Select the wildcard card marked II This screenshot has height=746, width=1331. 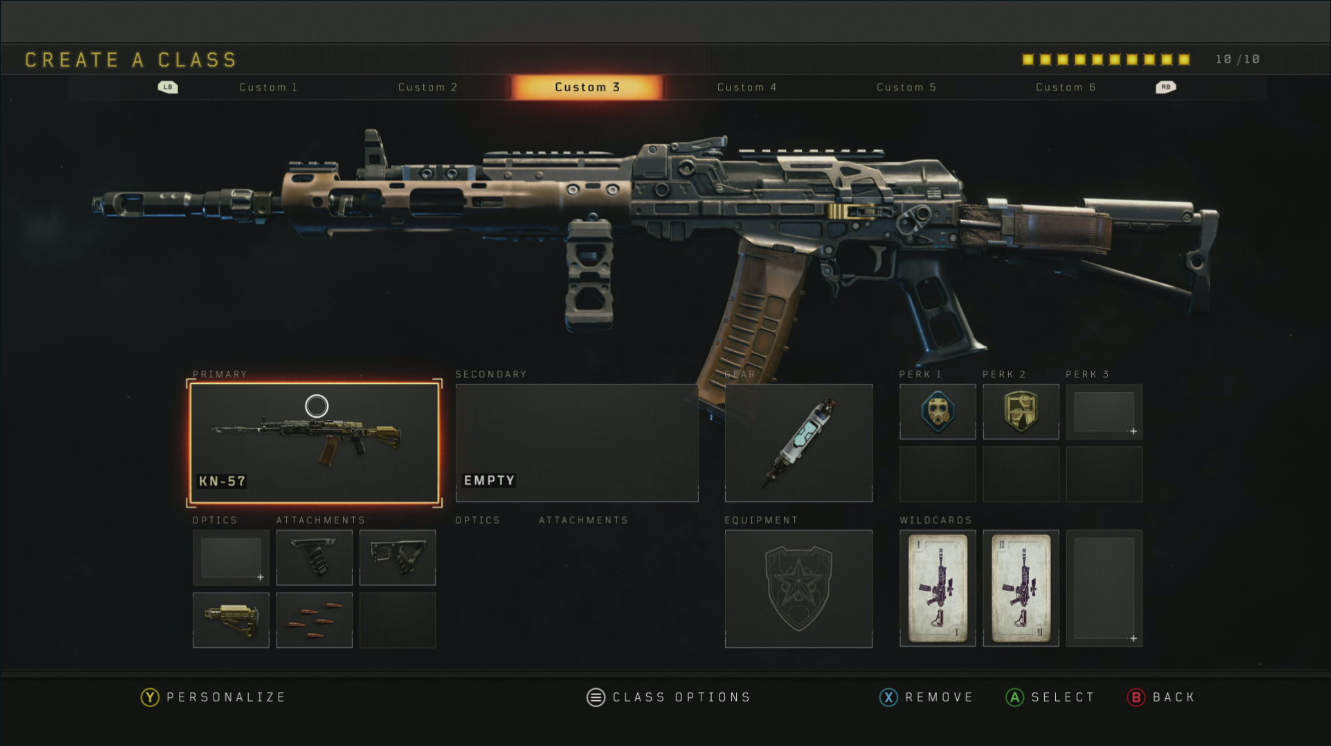(x=1020, y=588)
